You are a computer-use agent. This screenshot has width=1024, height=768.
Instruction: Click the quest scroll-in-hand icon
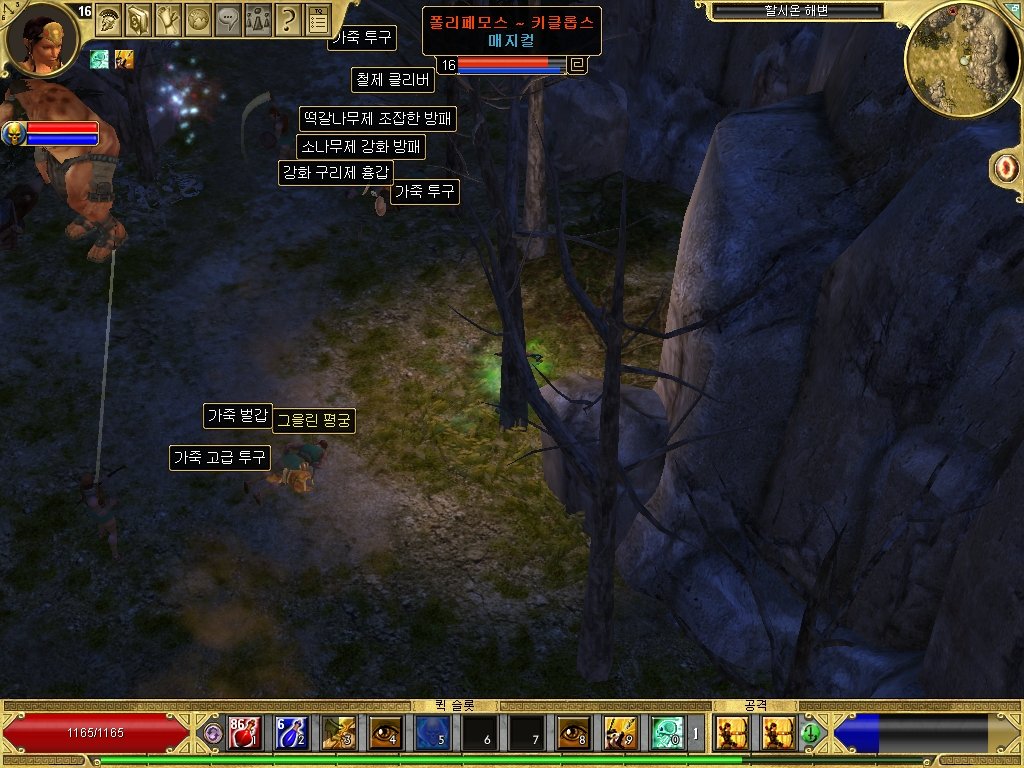pyautogui.click(x=168, y=17)
